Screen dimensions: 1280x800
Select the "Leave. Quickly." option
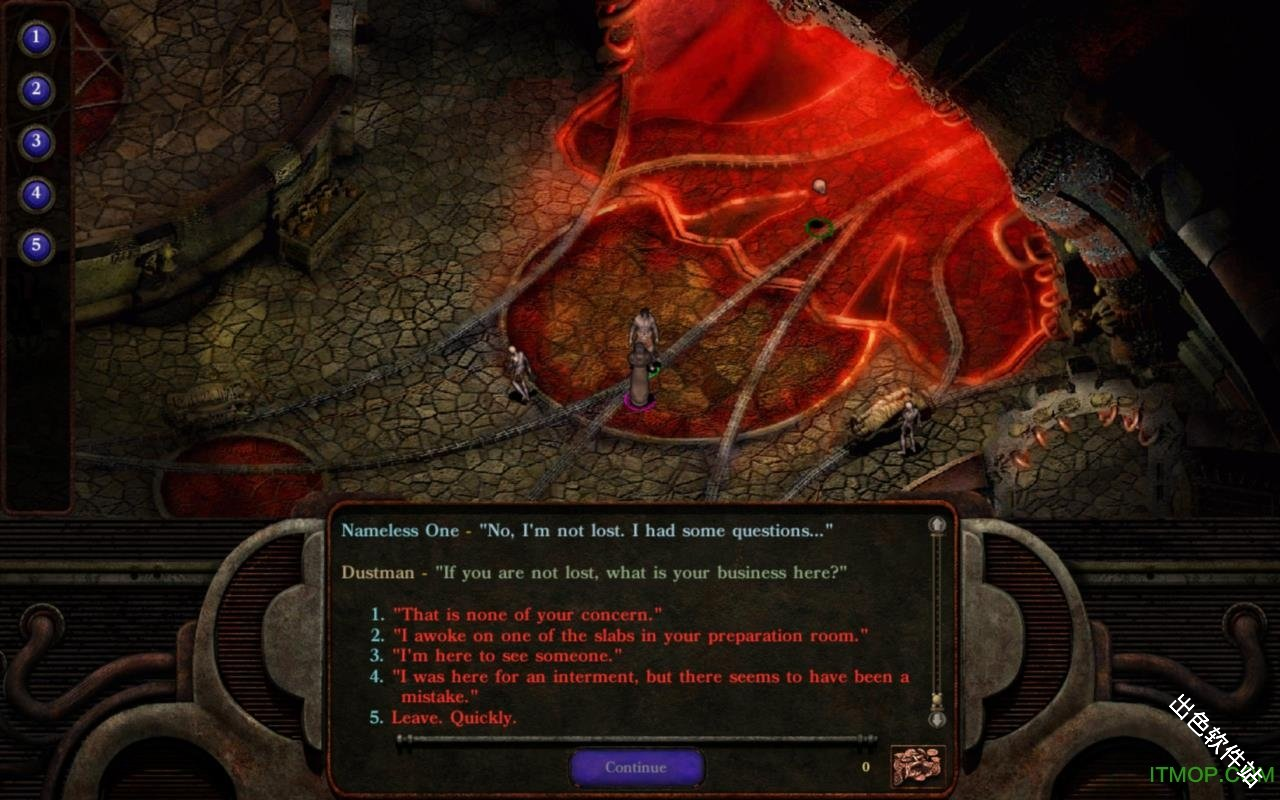click(454, 718)
